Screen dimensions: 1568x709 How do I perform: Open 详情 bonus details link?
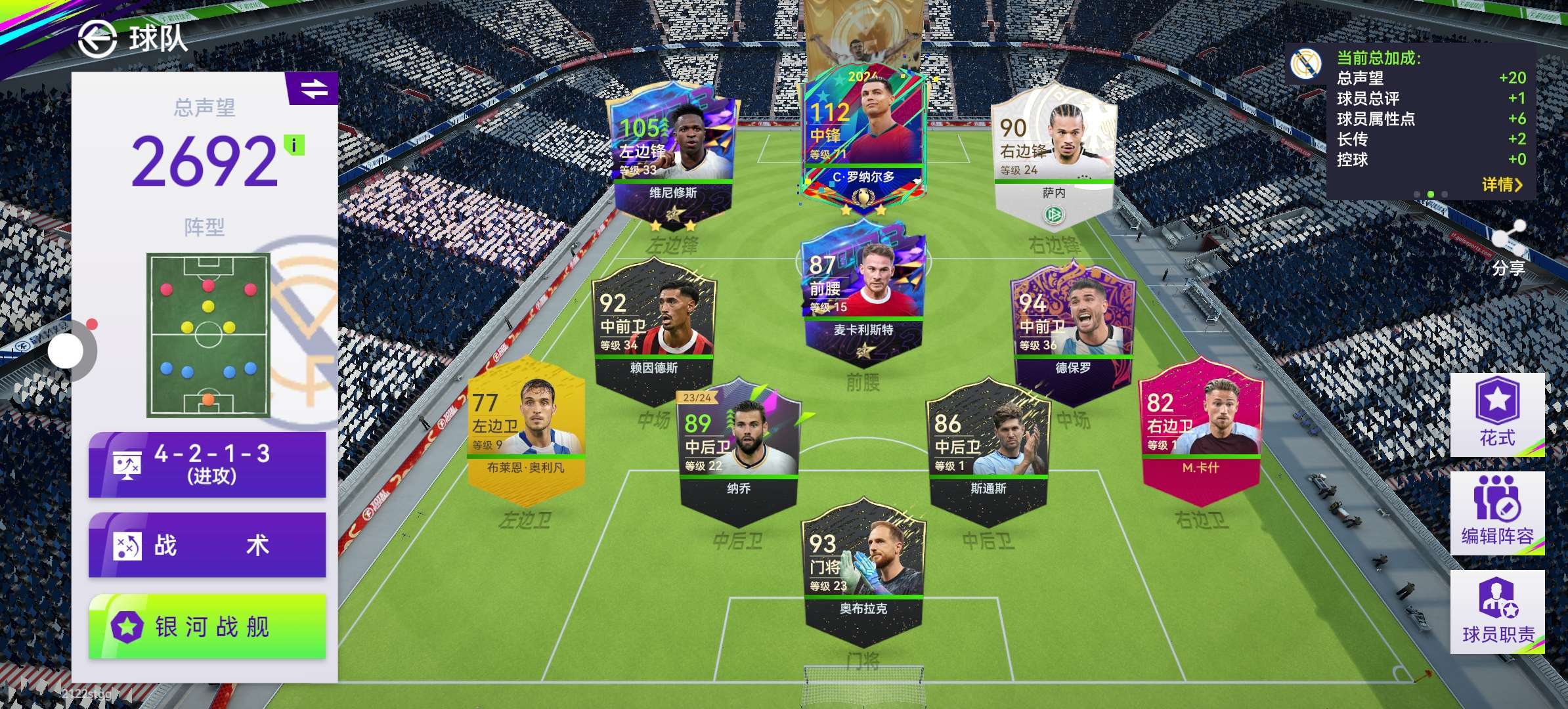[1502, 184]
